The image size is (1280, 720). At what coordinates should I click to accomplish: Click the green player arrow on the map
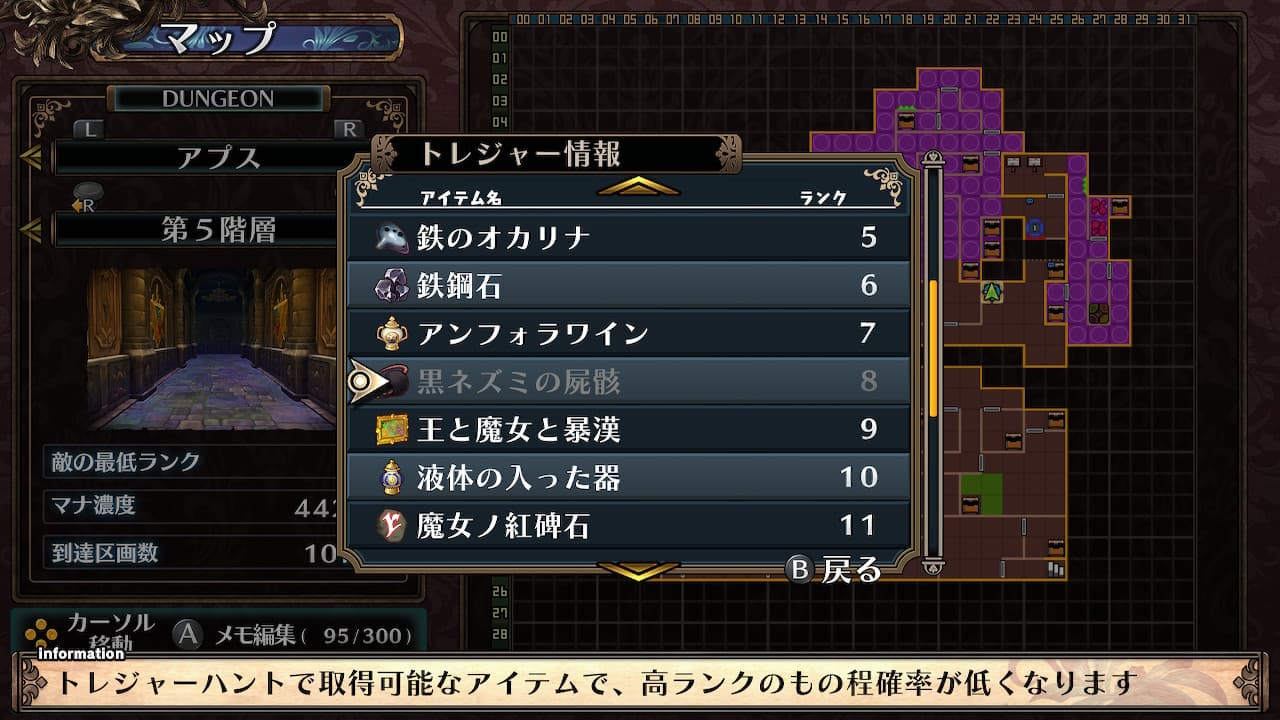click(991, 292)
